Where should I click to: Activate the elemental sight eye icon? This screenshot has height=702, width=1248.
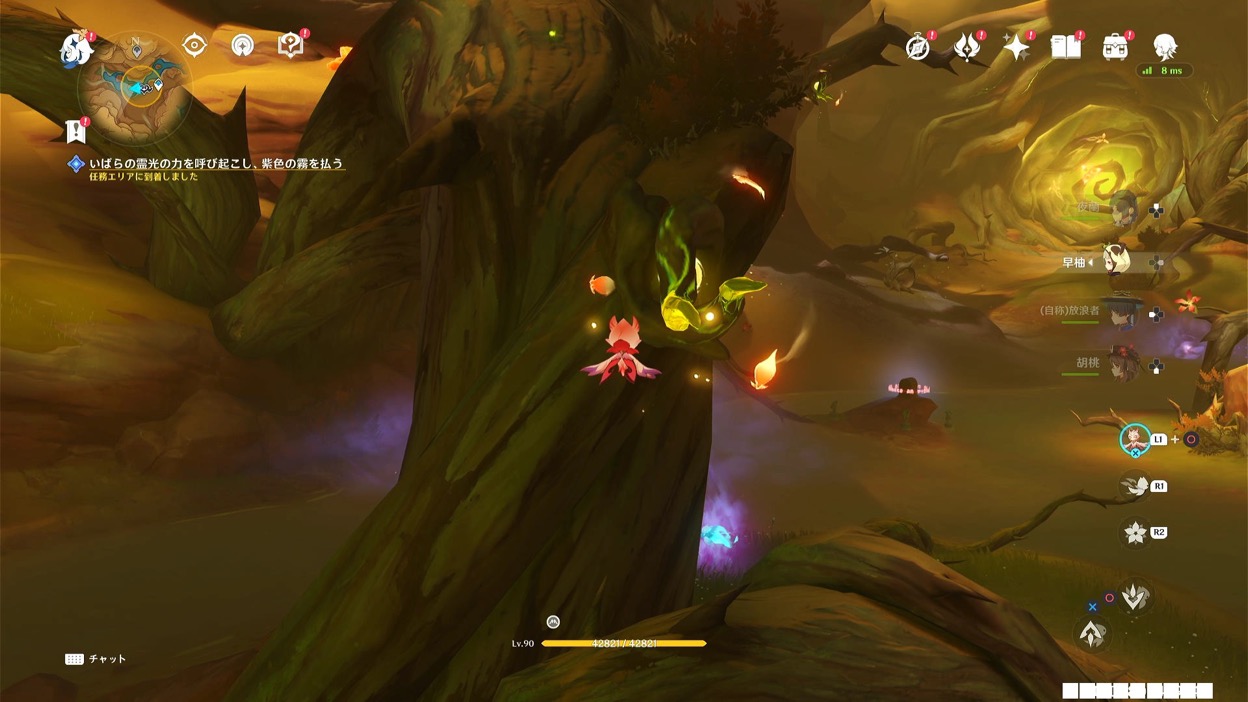tap(194, 45)
